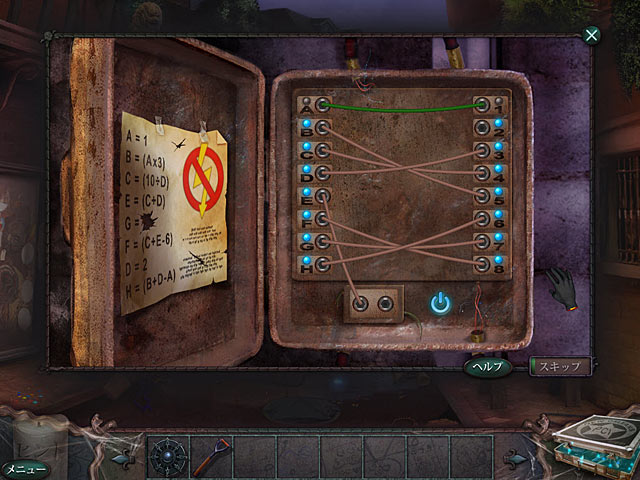Viewport: 640px width, 480px height.
Task: Close the fuse box puzzle window
Action: point(592,36)
